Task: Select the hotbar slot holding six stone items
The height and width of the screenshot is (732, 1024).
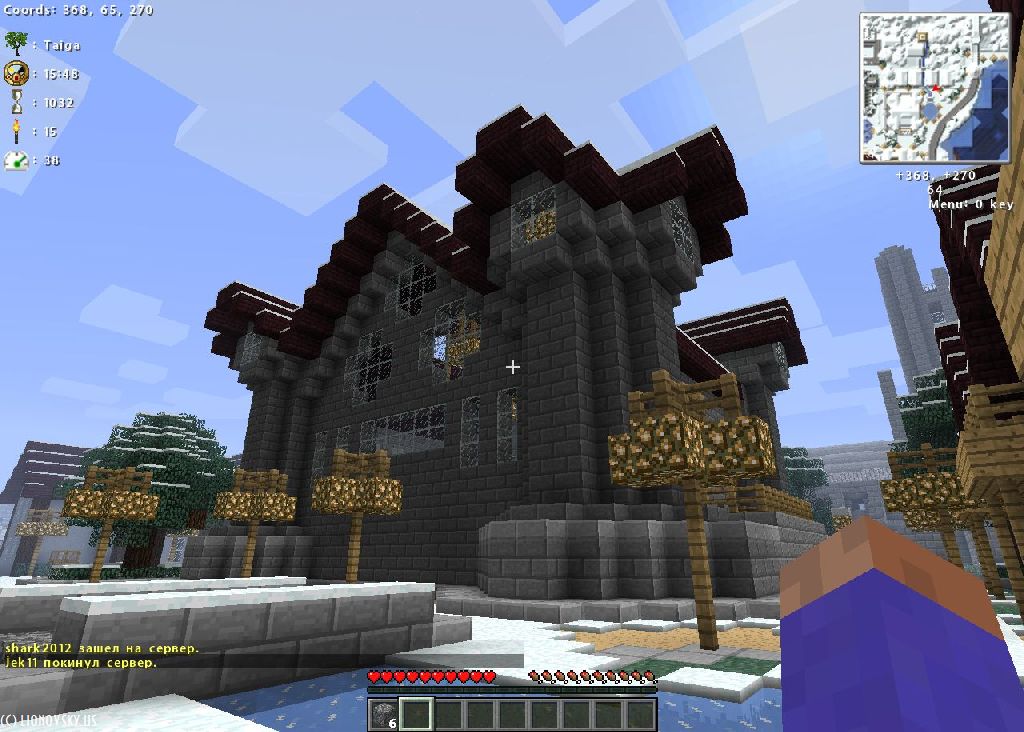Action: [384, 714]
